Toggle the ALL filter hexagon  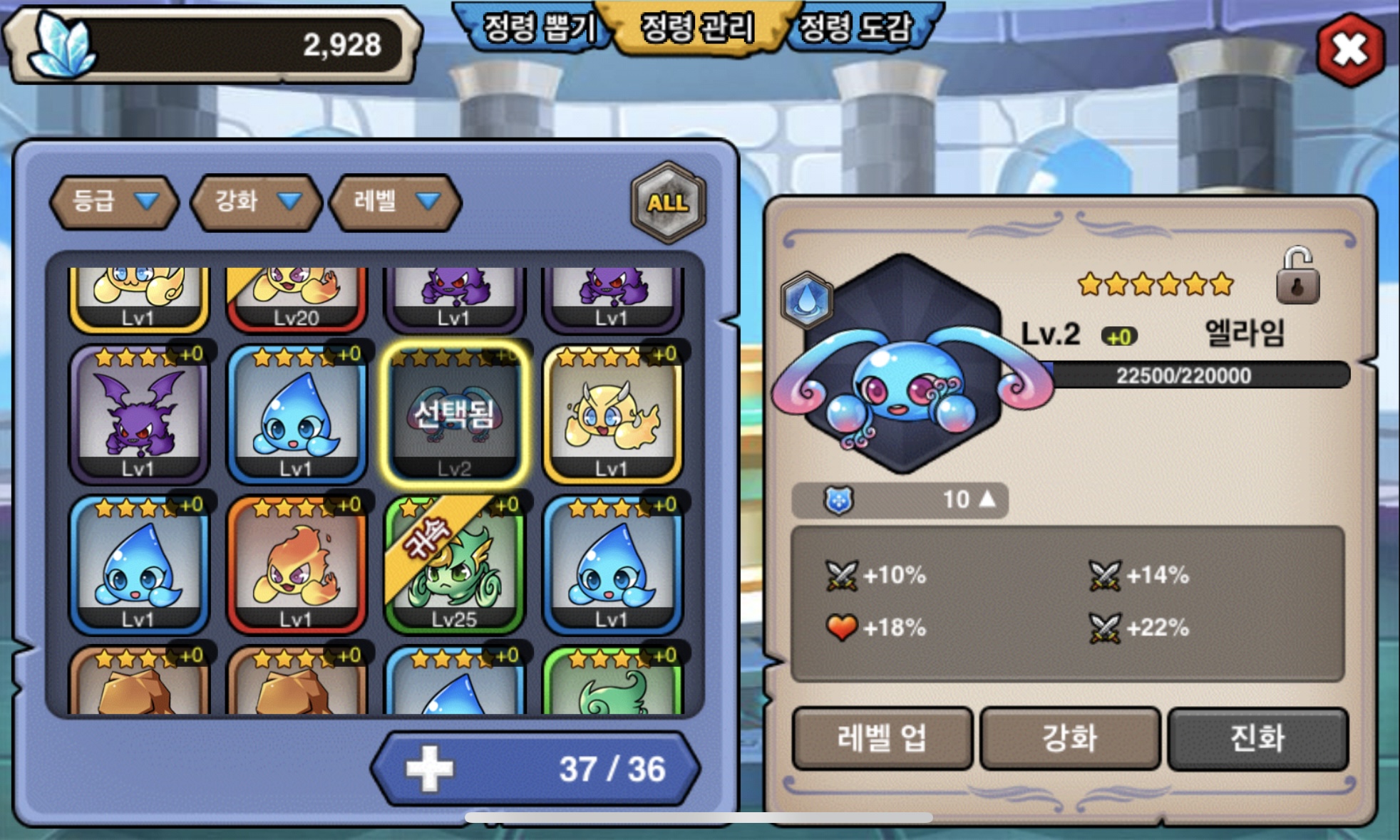point(668,203)
